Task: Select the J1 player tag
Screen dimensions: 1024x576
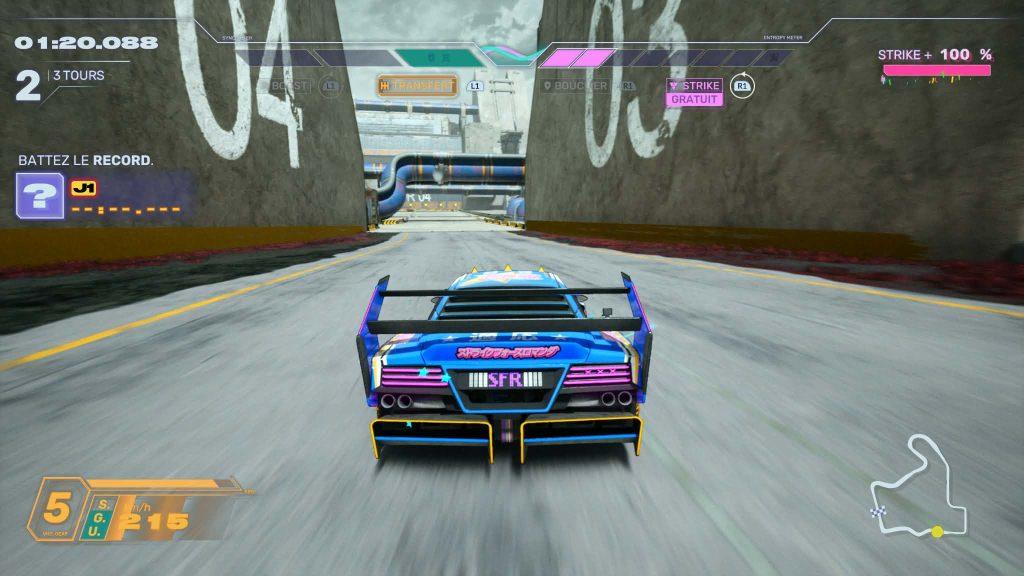Action: (83, 187)
